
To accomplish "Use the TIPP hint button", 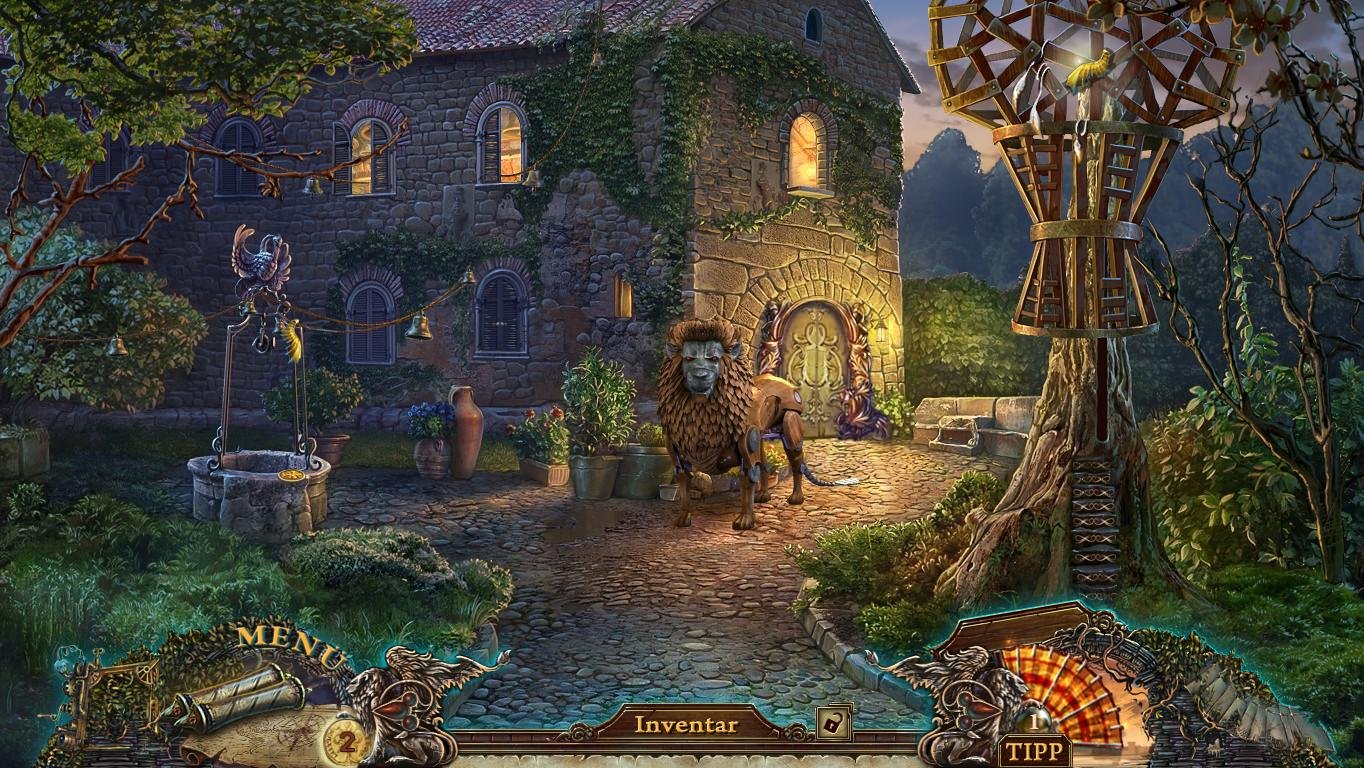I will tap(1035, 752).
